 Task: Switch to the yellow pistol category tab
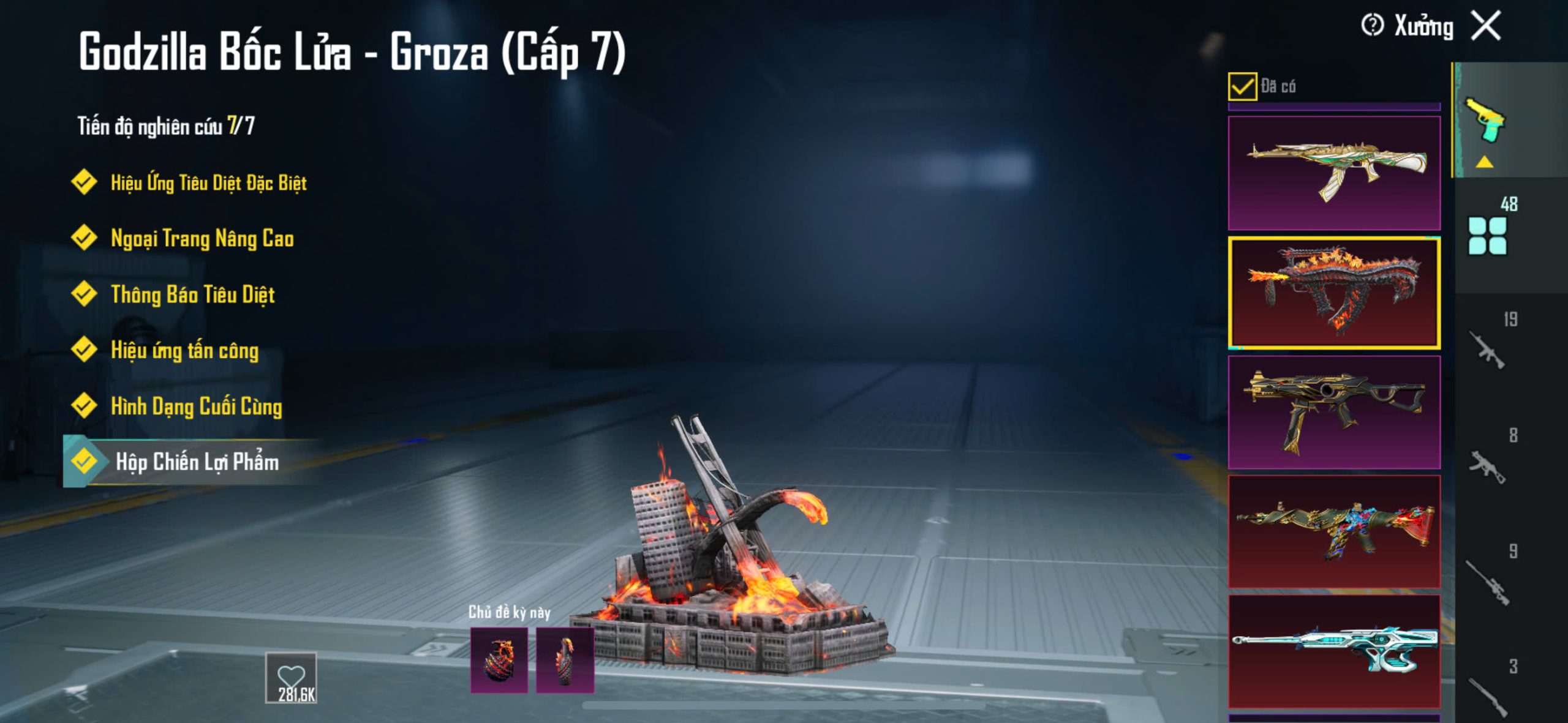click(1485, 121)
